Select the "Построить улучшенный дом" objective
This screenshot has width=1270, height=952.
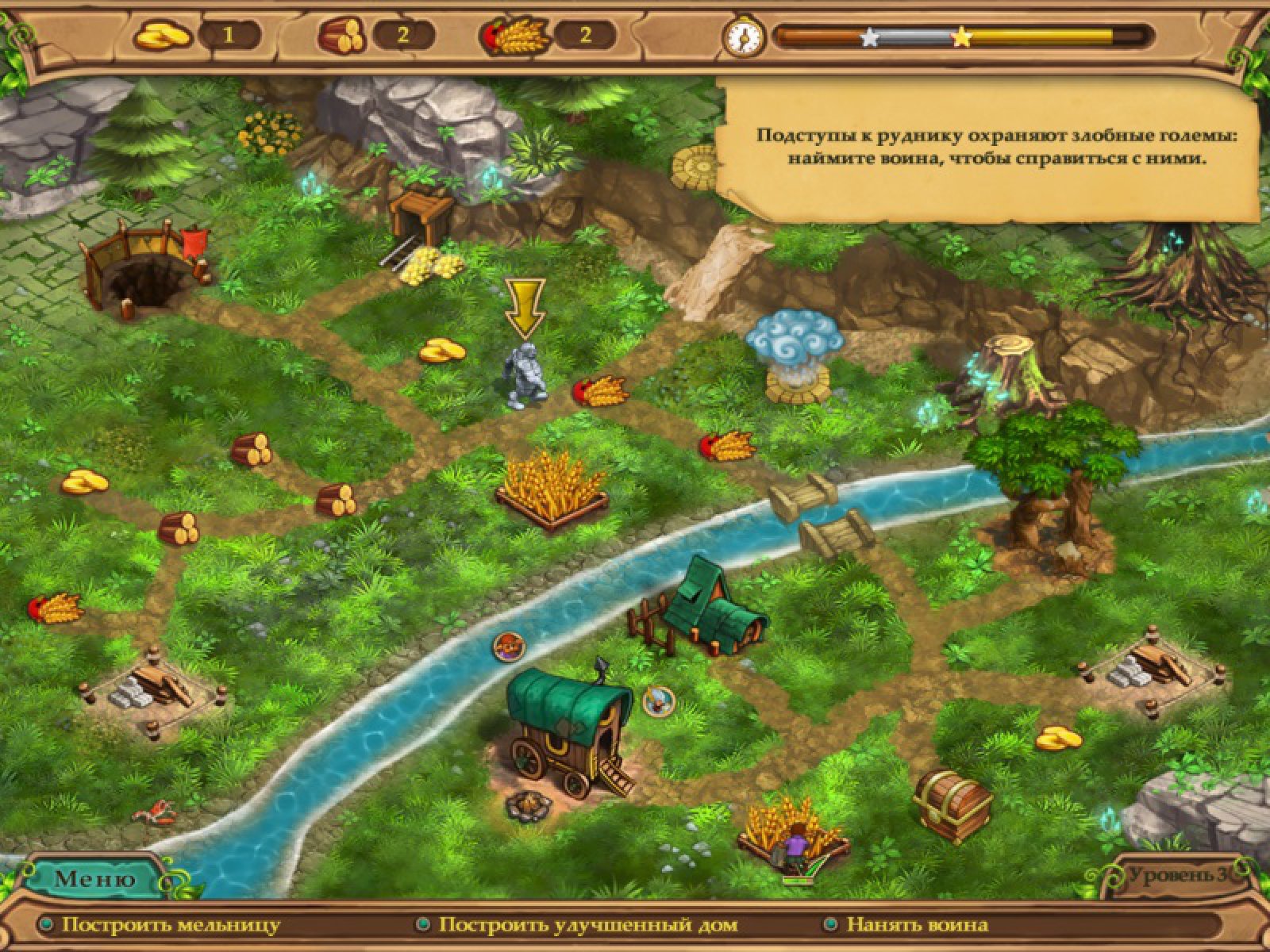[x=587, y=925]
